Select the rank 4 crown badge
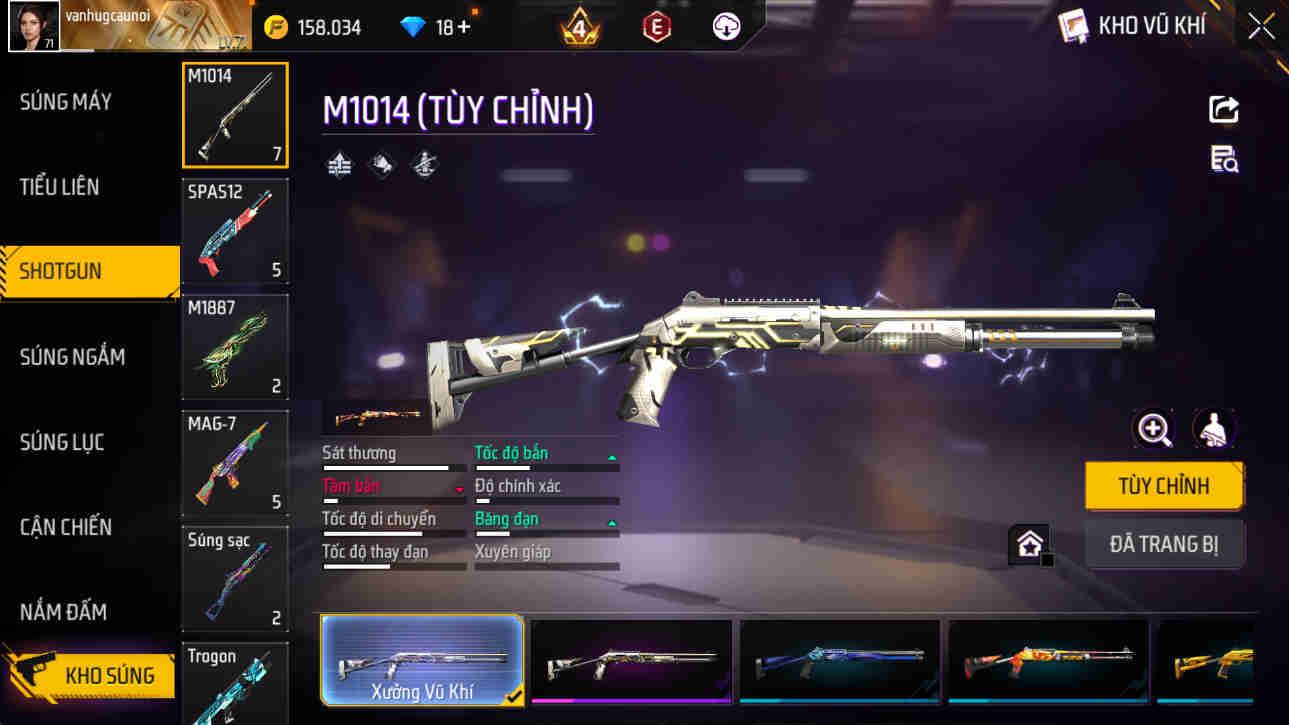Viewport: 1289px width, 725px height. 578,26
